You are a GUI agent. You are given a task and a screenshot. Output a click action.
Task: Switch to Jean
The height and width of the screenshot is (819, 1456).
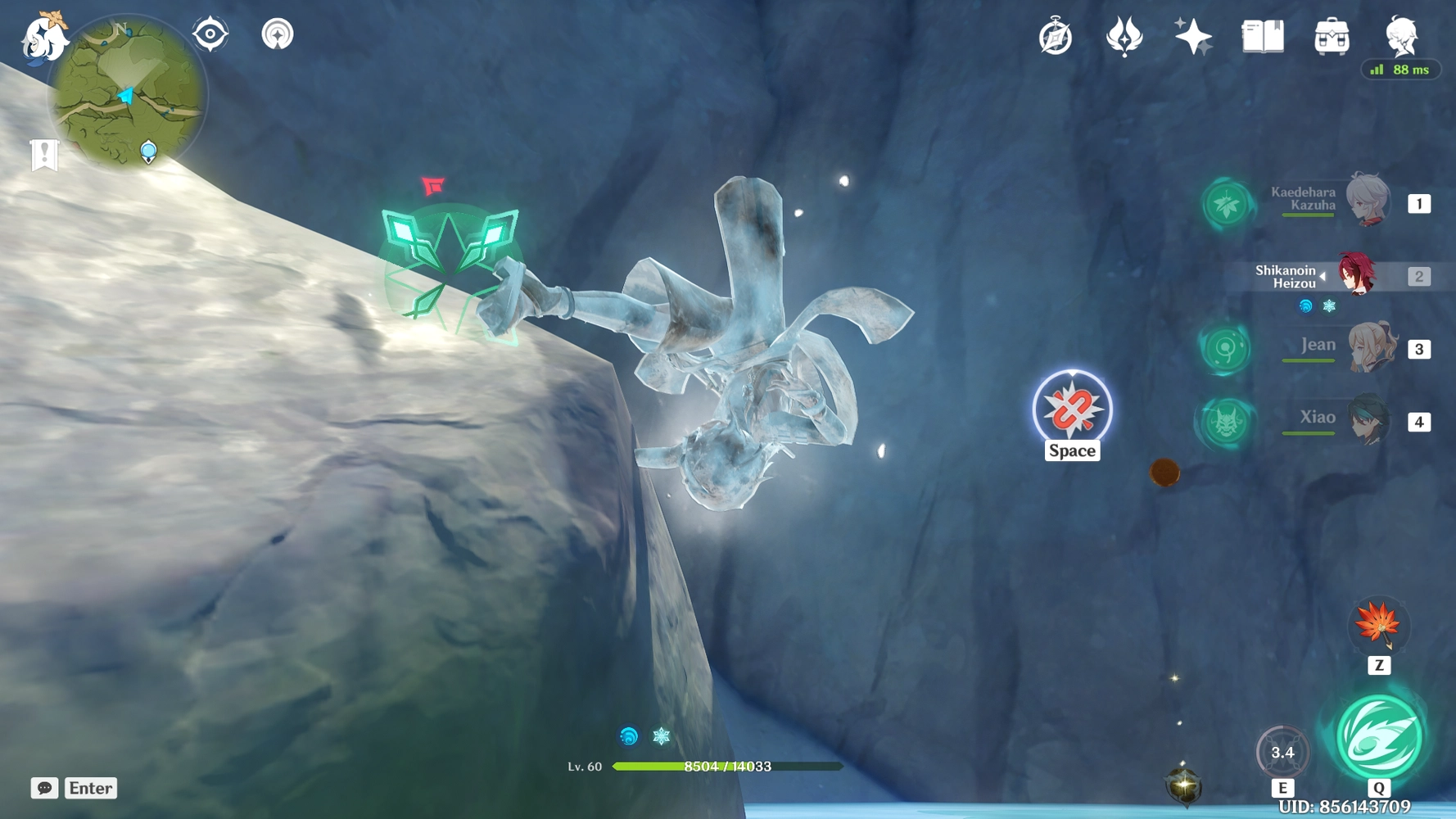[1371, 347]
